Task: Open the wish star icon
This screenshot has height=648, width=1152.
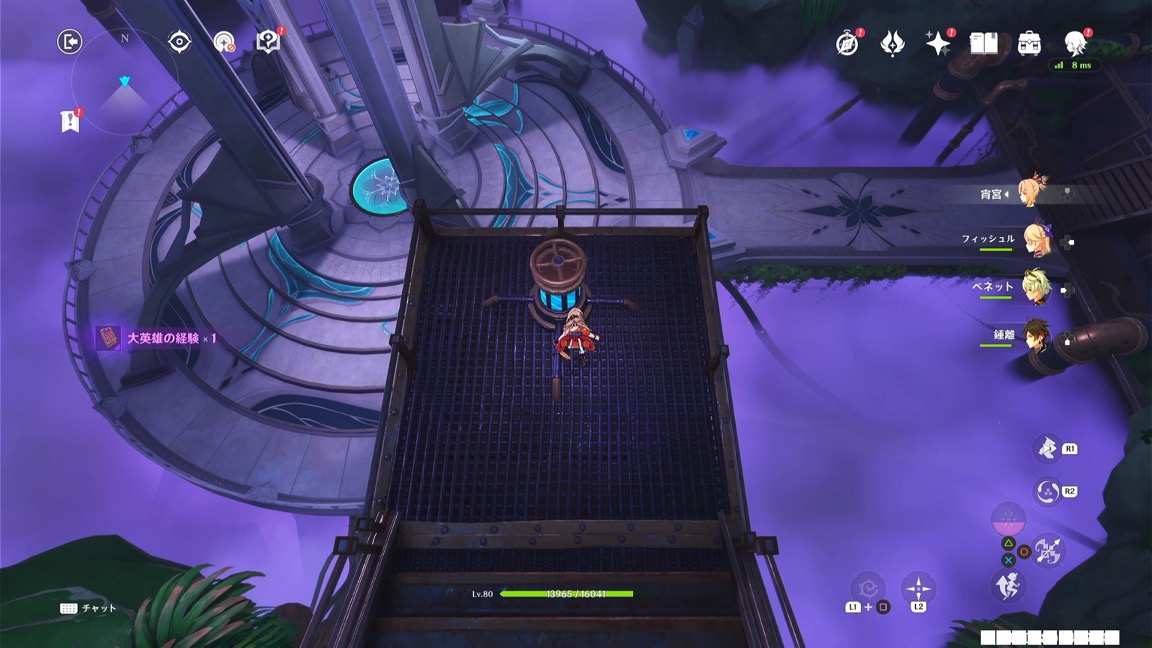Action: (938, 43)
